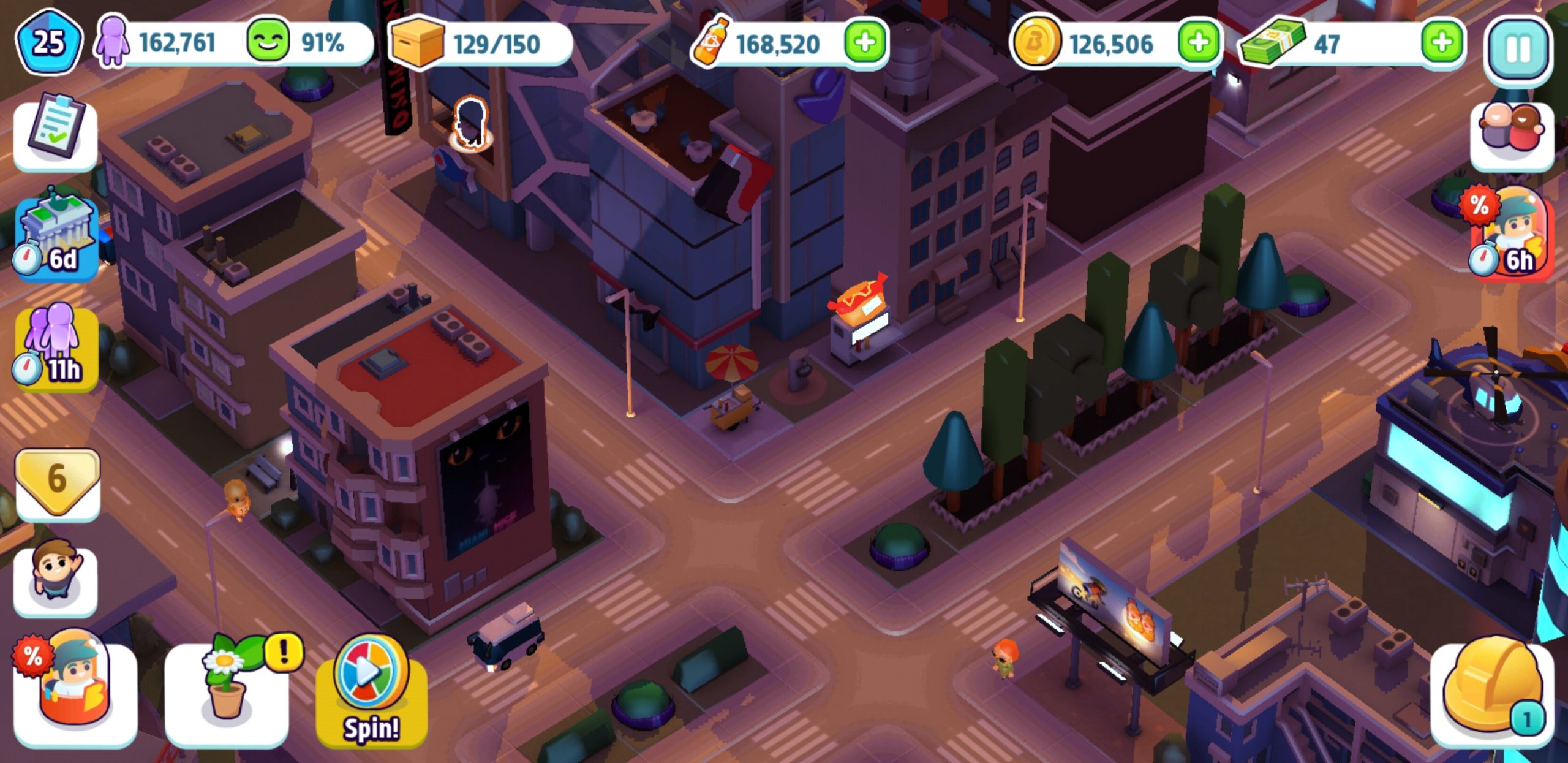Image resolution: width=1568 pixels, height=763 pixels.
Task: Open the waving boy advisor icon
Action: 55,579
